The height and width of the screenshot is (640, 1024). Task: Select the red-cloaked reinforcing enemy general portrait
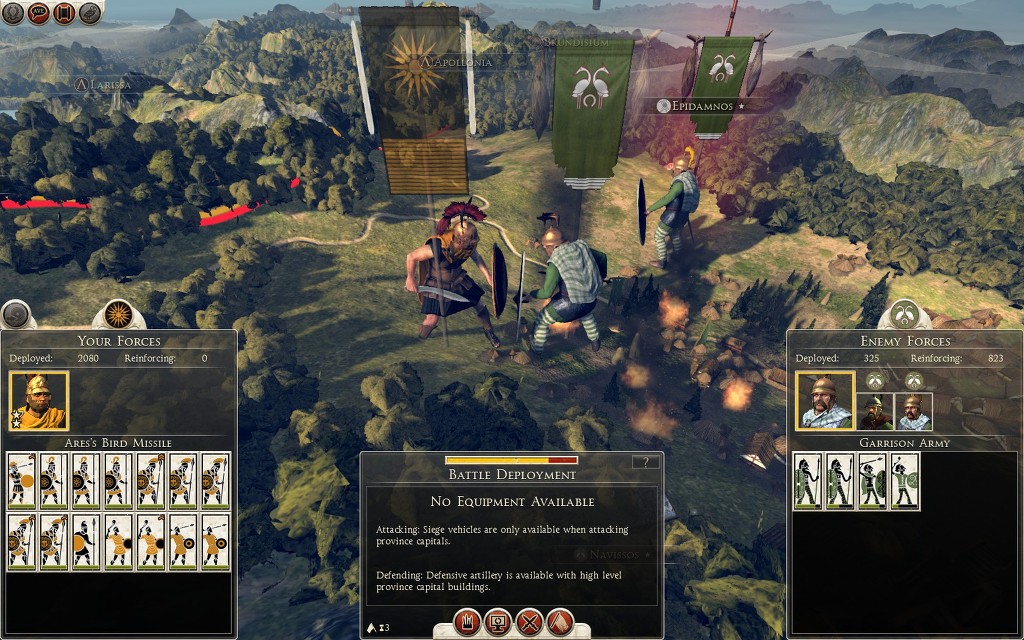875,411
